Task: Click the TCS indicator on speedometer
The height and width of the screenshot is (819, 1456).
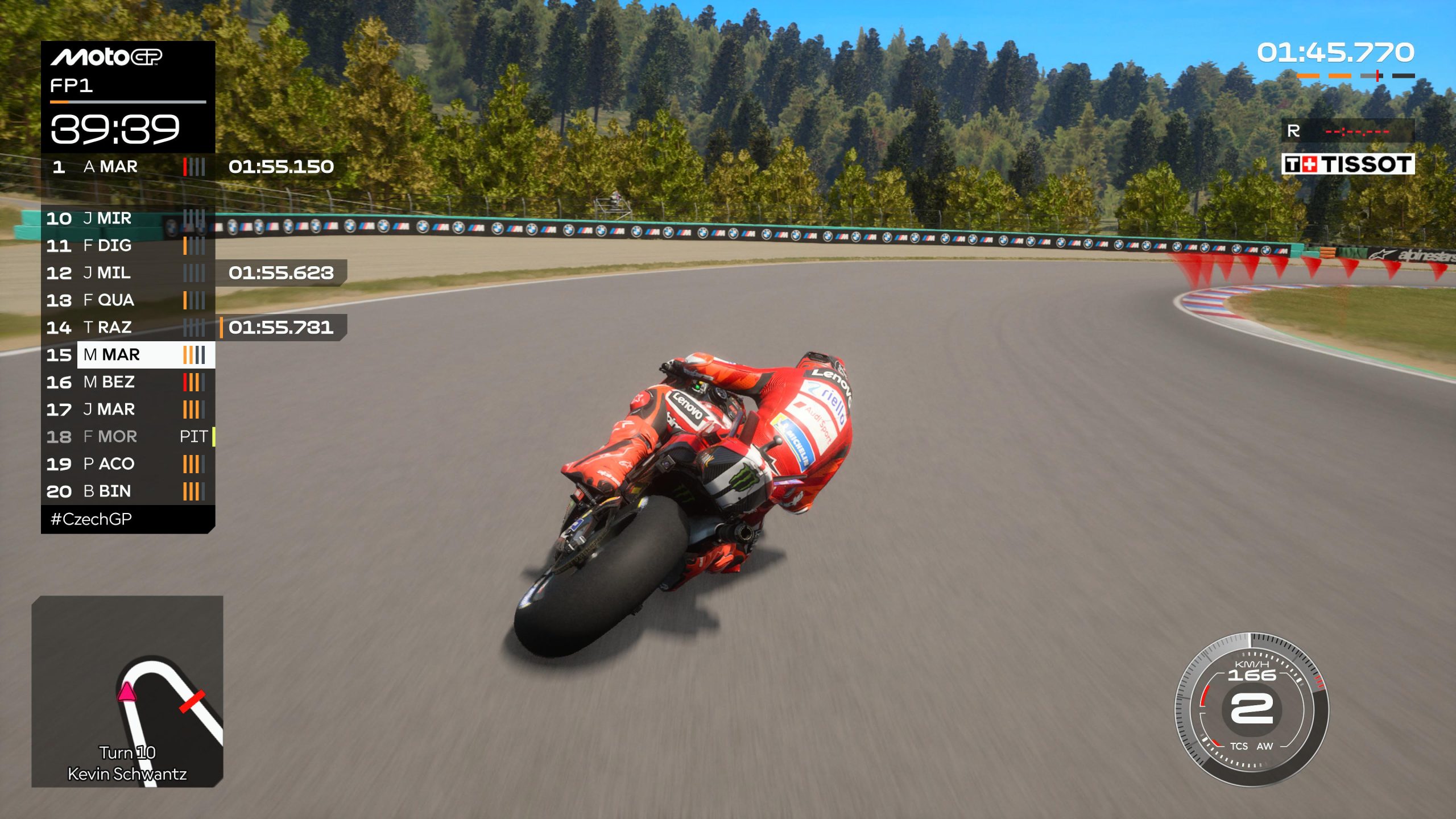Action: point(1238,746)
